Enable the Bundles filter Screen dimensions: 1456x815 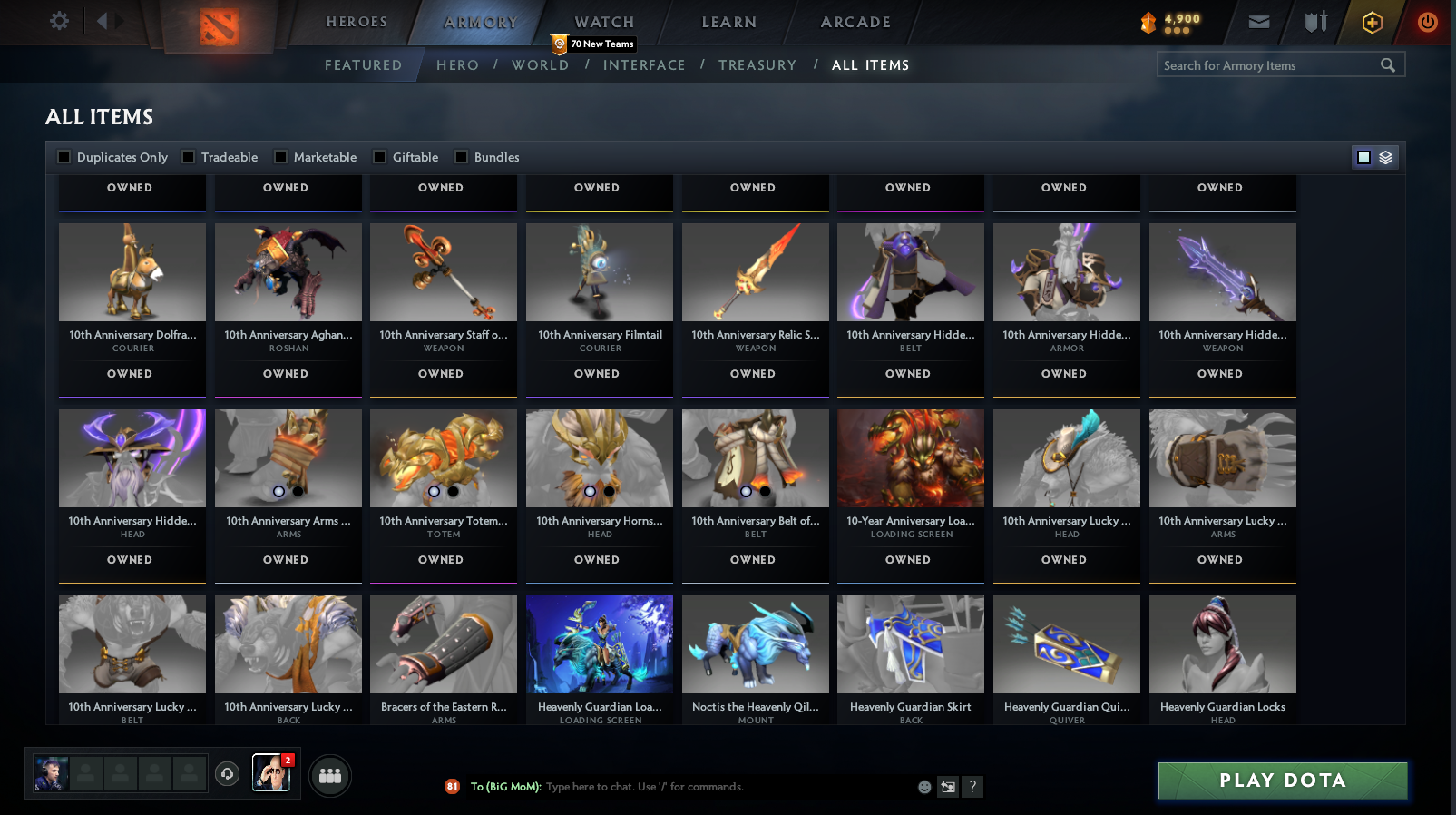click(461, 156)
